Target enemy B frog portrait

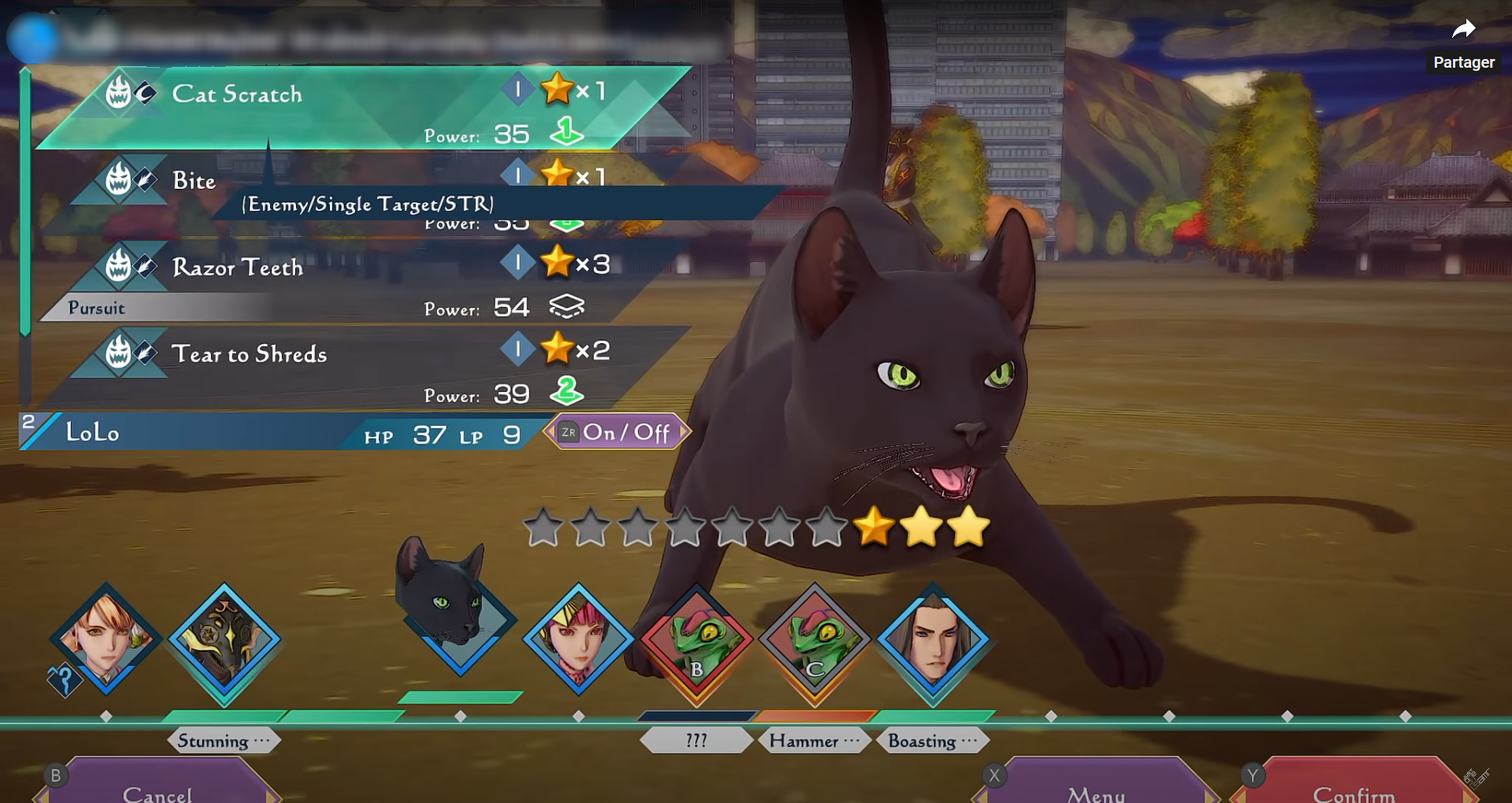[697, 642]
